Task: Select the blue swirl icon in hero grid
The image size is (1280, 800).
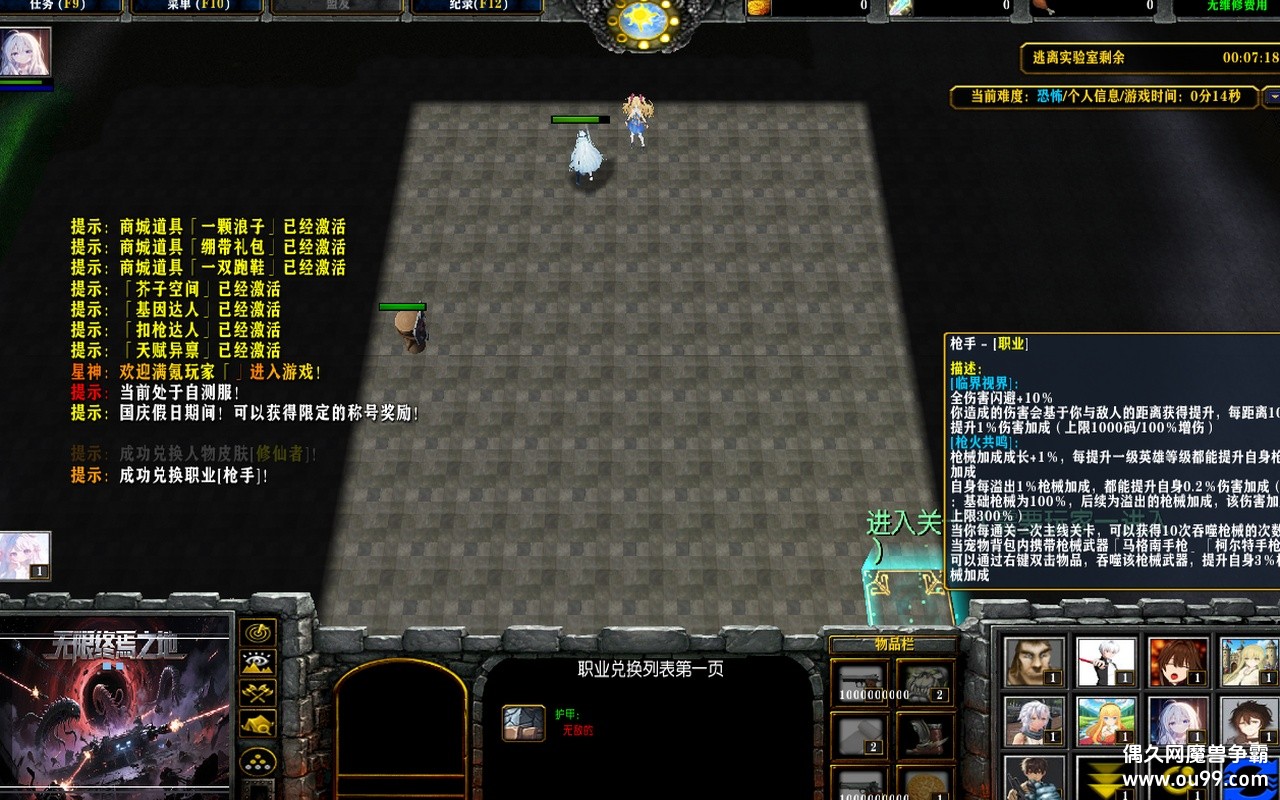Action: click(1249, 778)
